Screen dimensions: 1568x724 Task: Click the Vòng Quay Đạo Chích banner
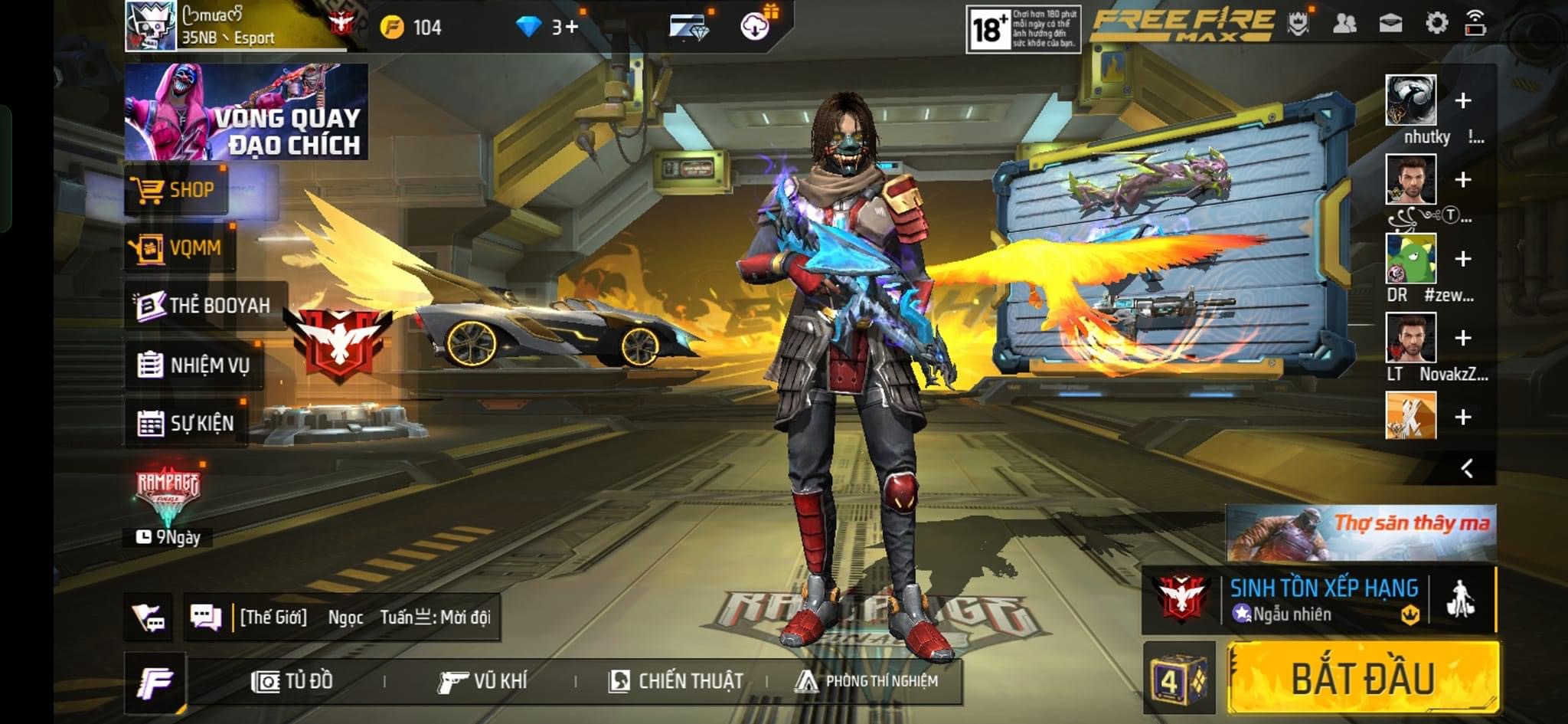(246, 112)
